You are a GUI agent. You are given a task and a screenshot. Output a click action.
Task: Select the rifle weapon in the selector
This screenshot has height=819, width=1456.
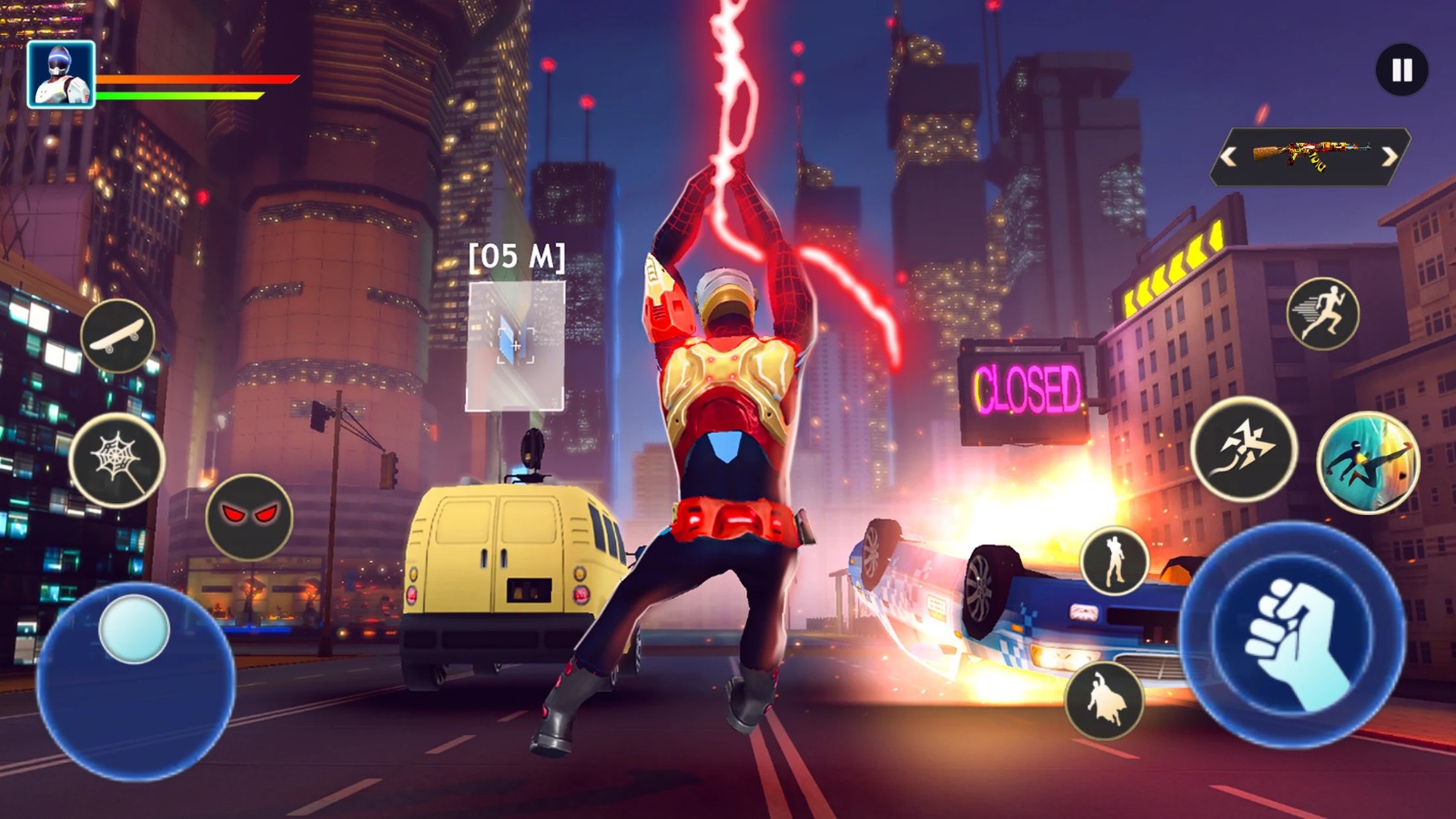click(1310, 156)
